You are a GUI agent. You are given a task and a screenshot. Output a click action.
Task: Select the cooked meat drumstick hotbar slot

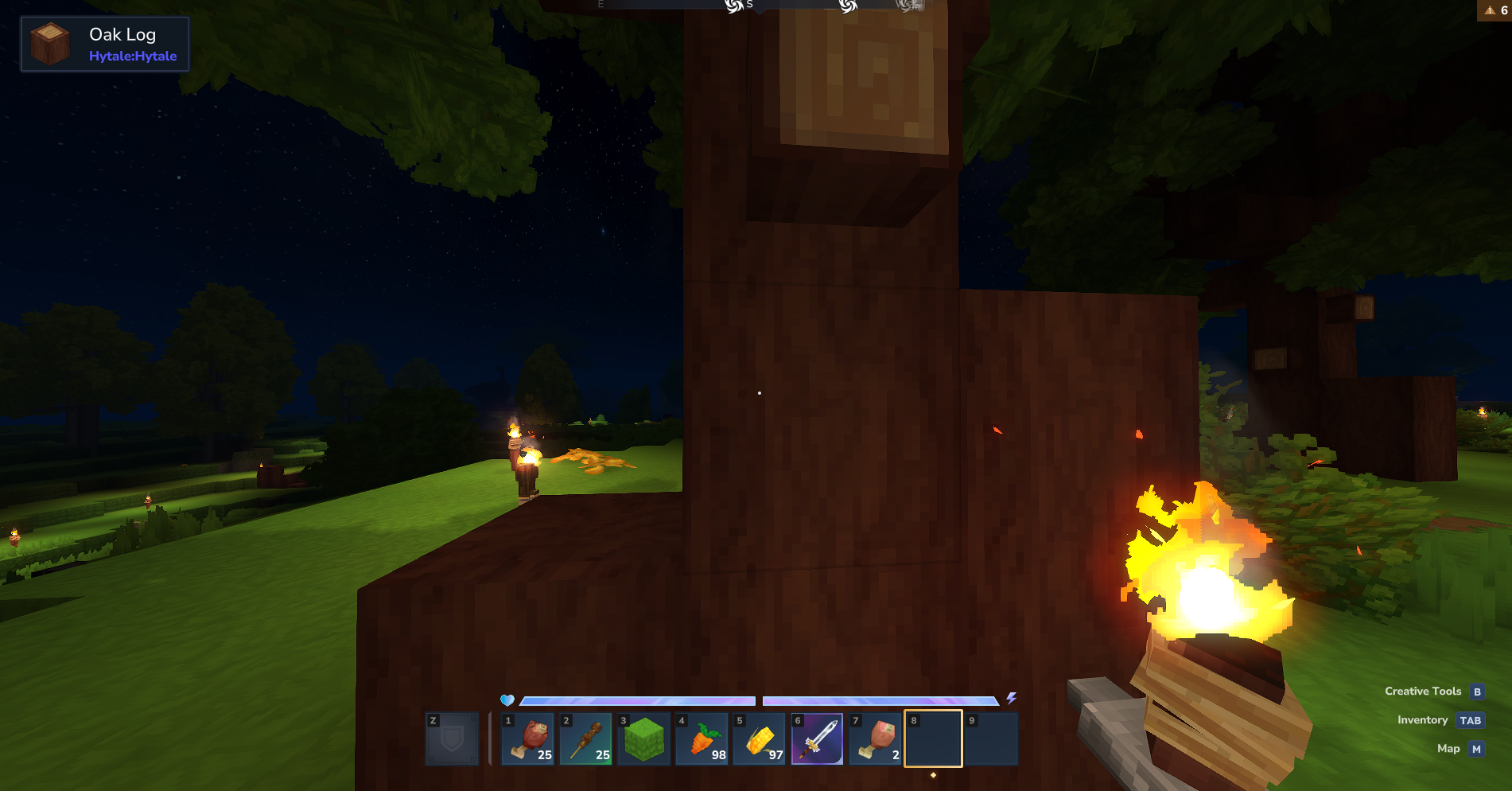click(x=529, y=738)
